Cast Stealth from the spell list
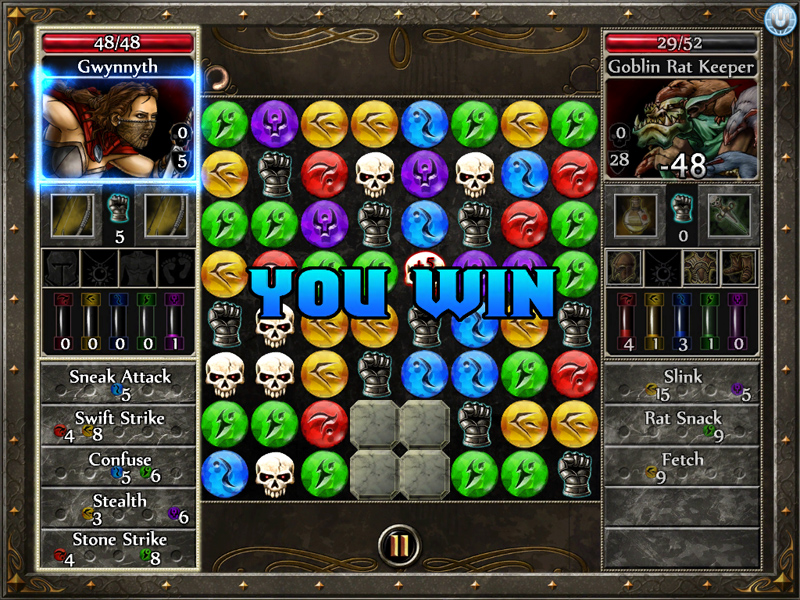The image size is (800, 600). [x=120, y=508]
